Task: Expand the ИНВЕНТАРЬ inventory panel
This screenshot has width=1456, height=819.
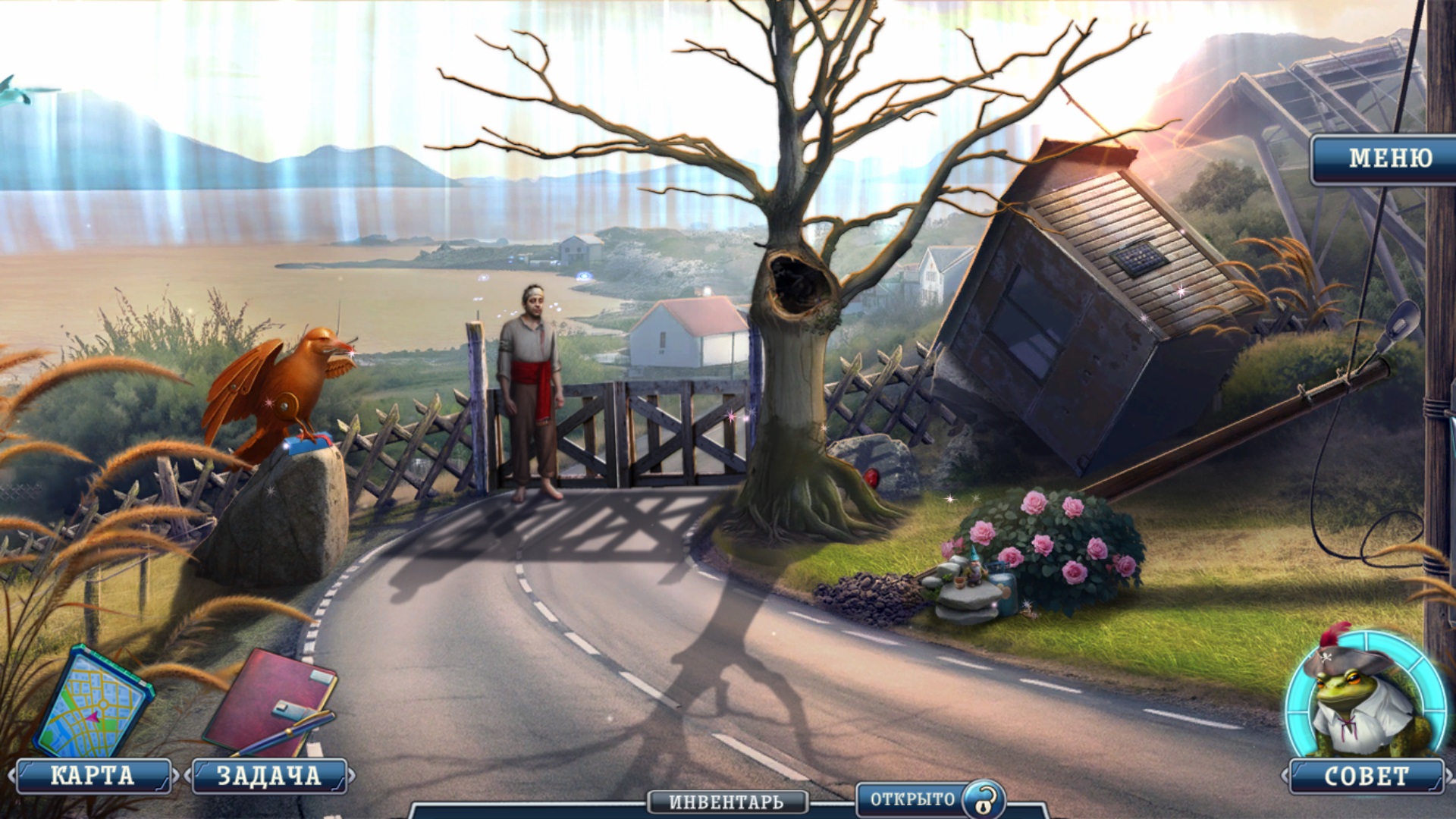Action: [x=726, y=802]
